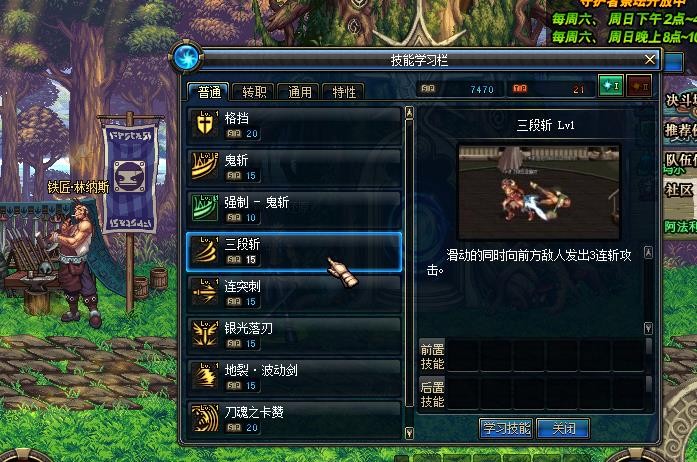The height and width of the screenshot is (462, 697).
Task: Click the skill list's scroll-down arrow
Action: (409, 433)
